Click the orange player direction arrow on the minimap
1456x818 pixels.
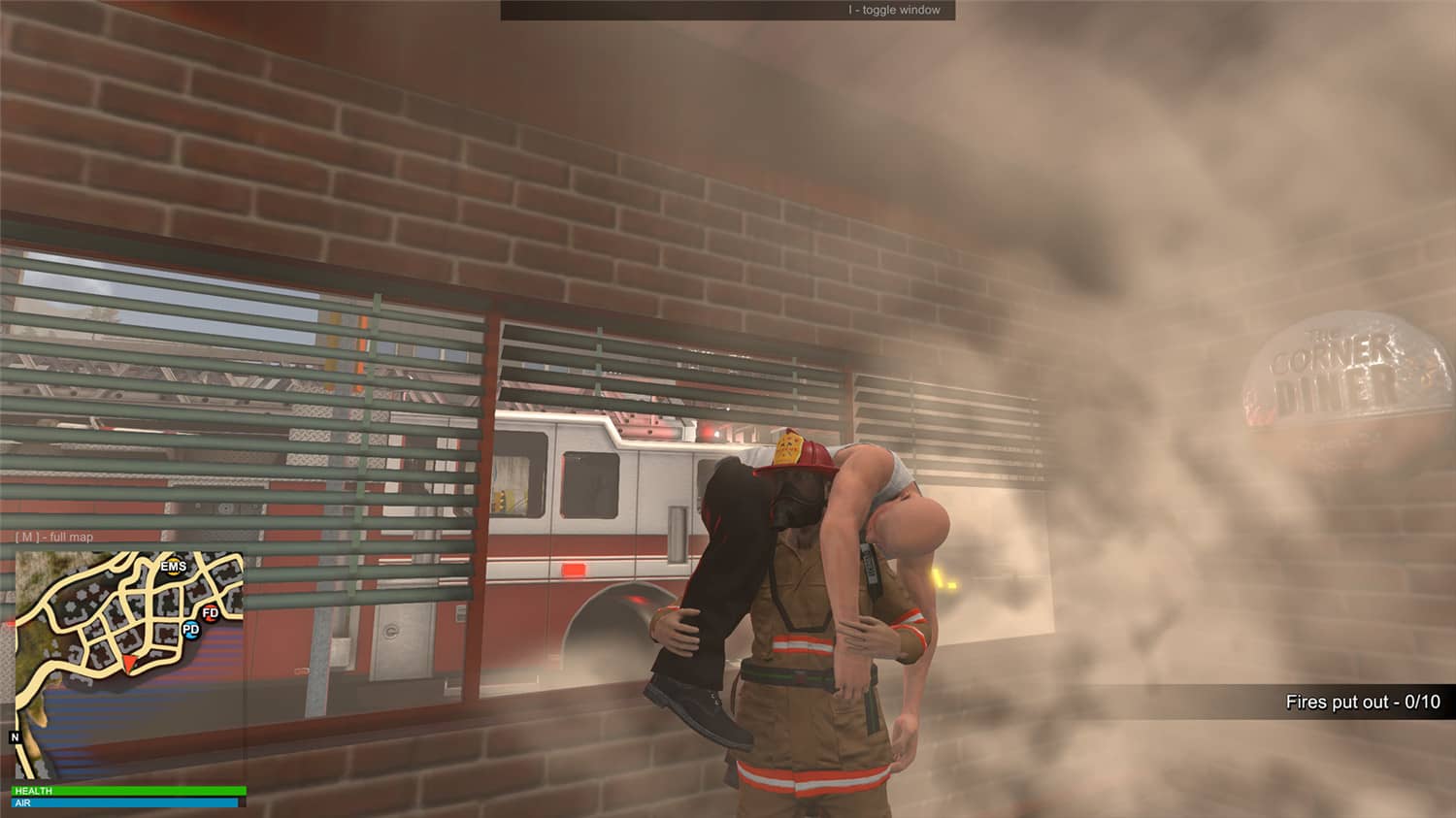point(131,663)
